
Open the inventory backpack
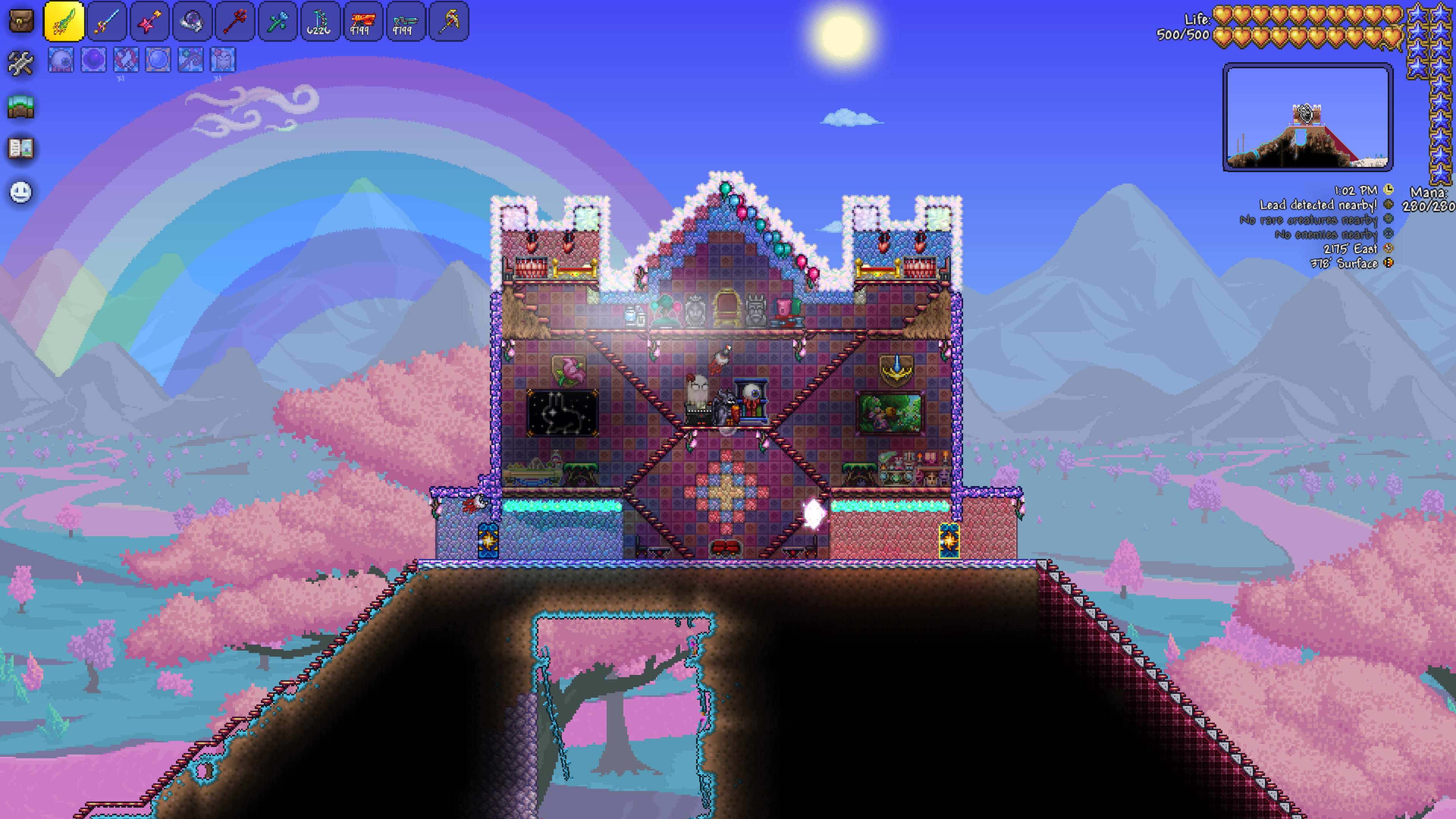(x=21, y=21)
